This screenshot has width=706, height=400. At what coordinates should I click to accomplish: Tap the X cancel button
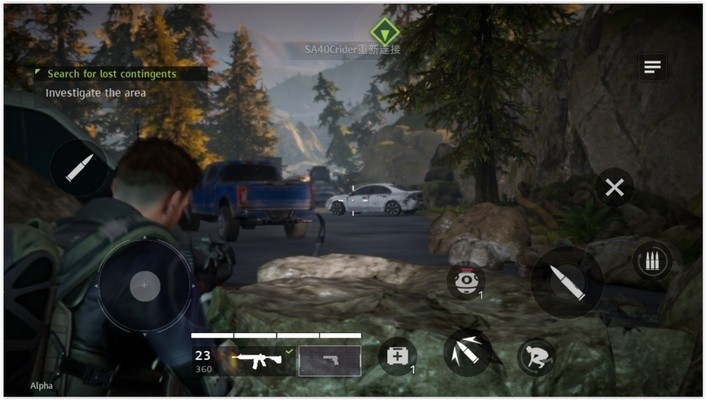coord(614,187)
